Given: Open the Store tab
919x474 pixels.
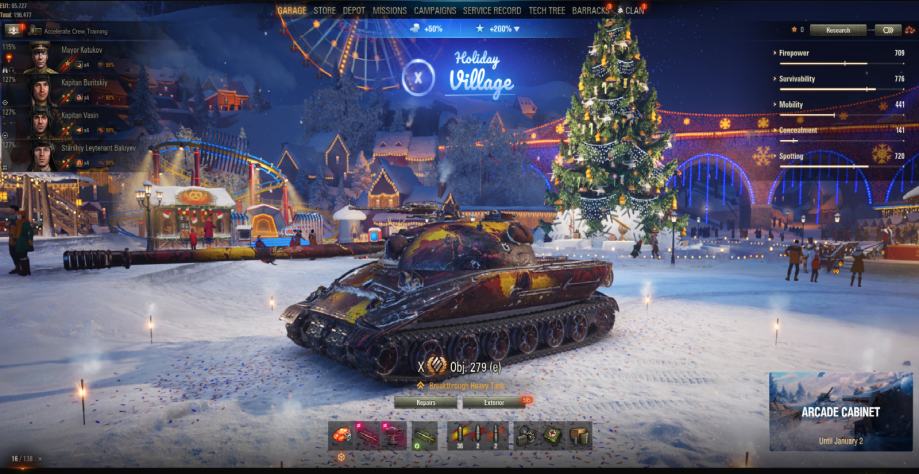Looking at the screenshot, I should pyautogui.click(x=324, y=11).
